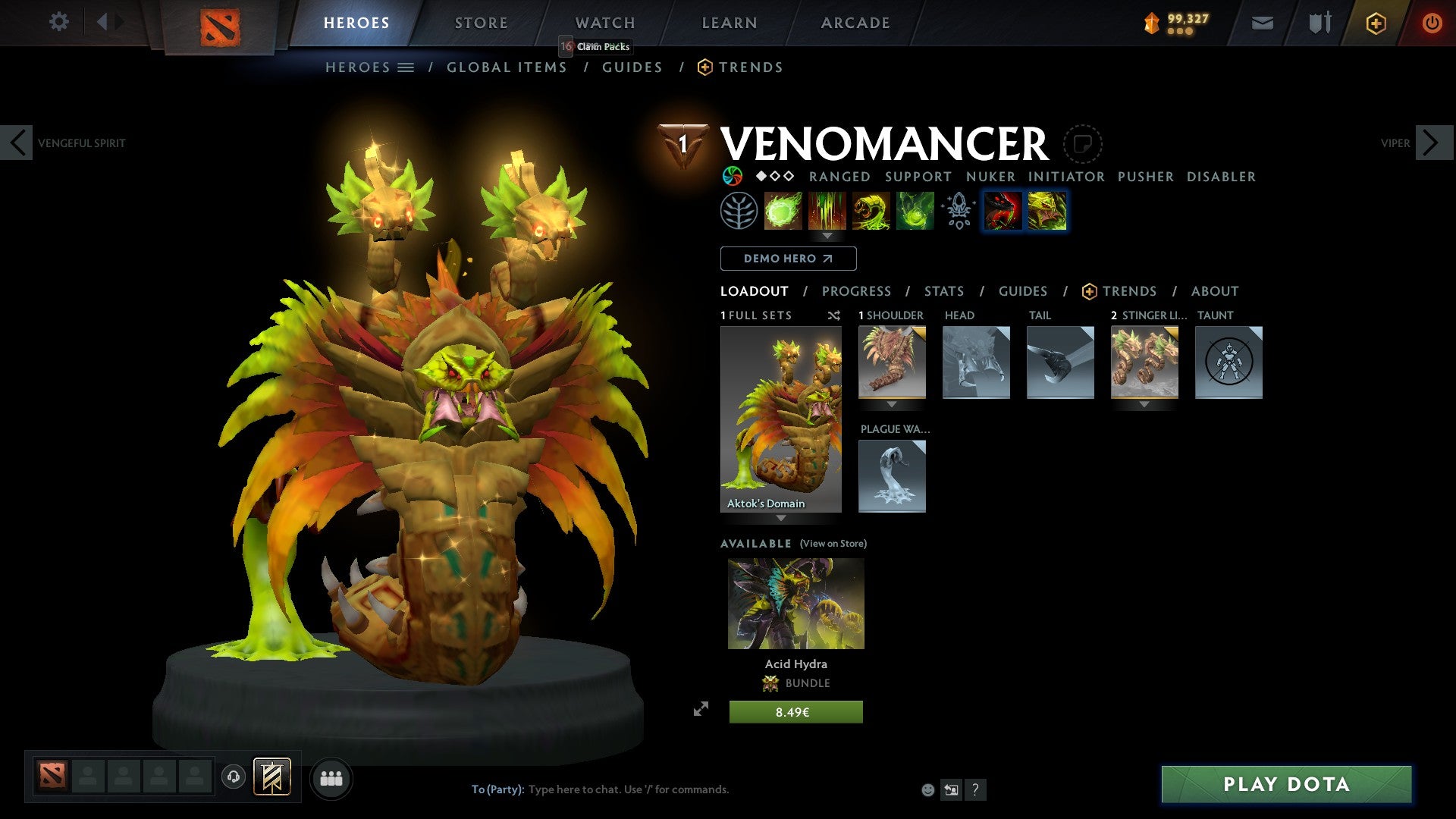Expand the chevron below the ability icons

click(827, 236)
